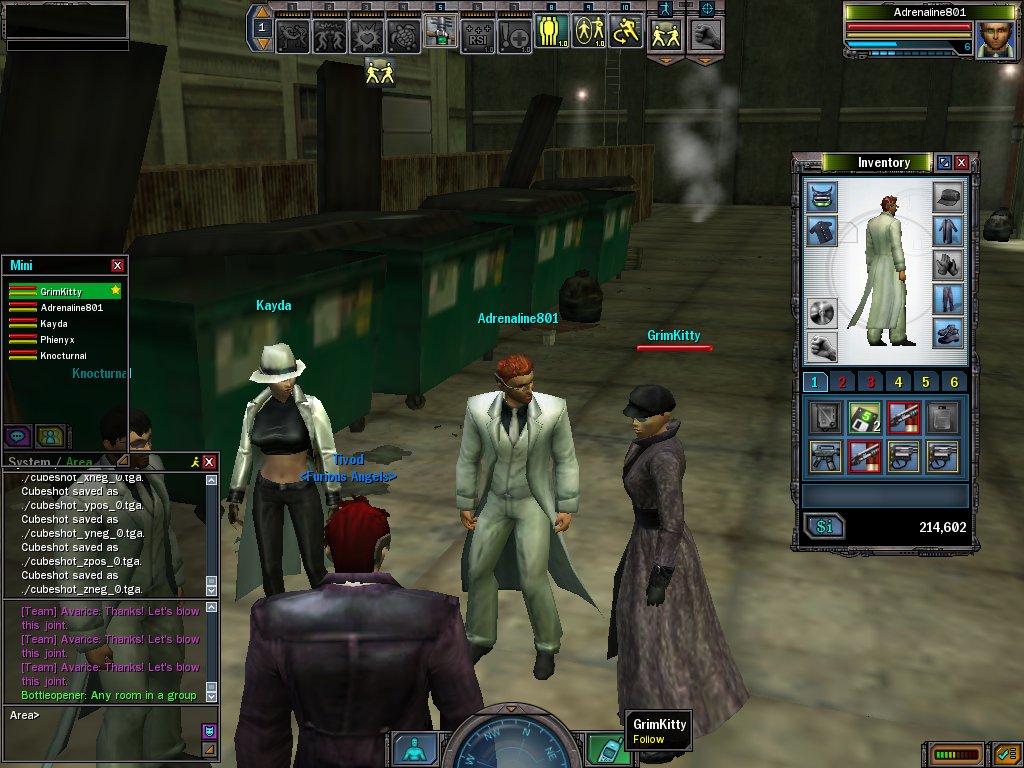Close the System / Area chat window

[x=209, y=462]
